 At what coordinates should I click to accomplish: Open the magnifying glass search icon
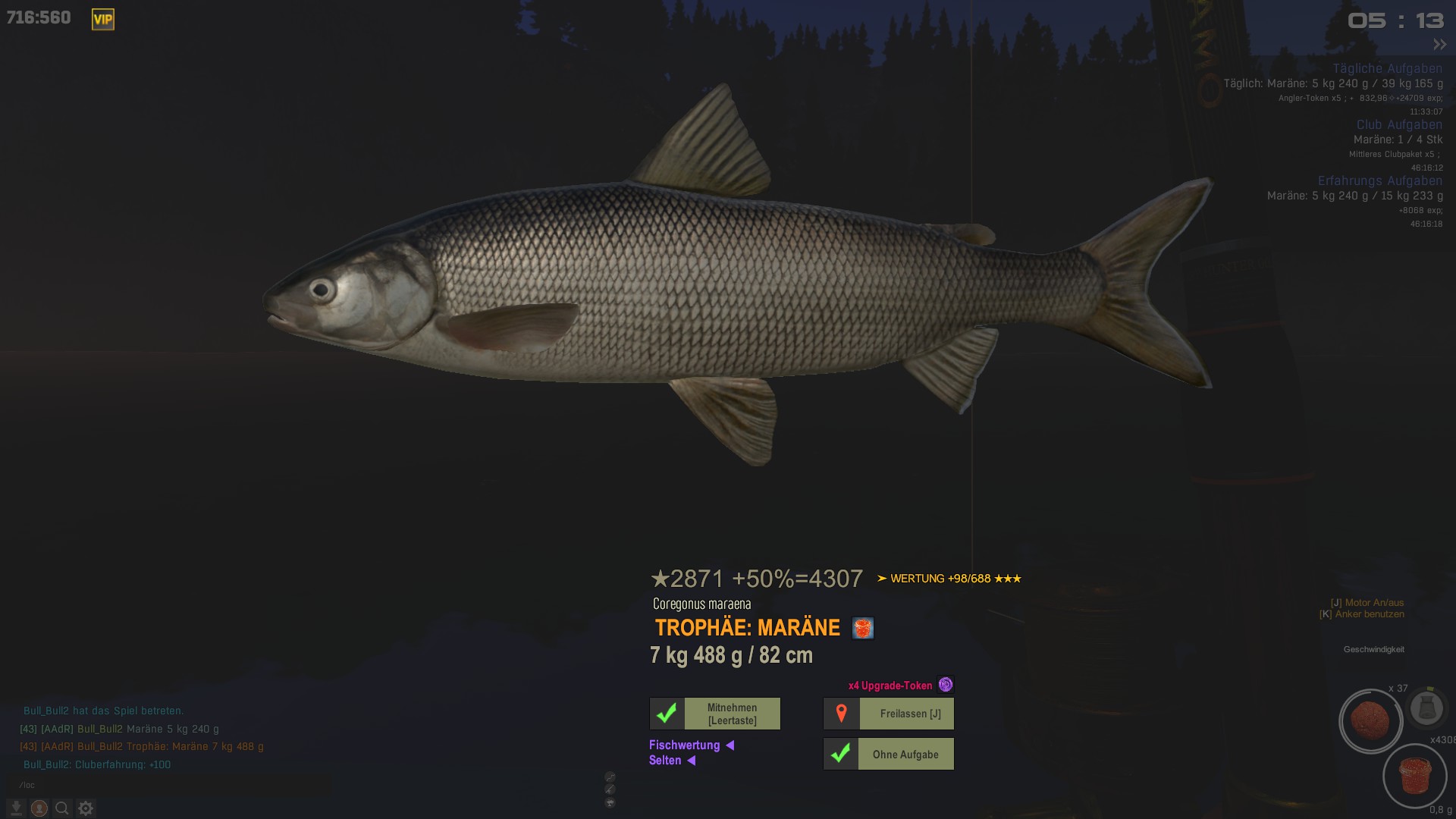62,808
